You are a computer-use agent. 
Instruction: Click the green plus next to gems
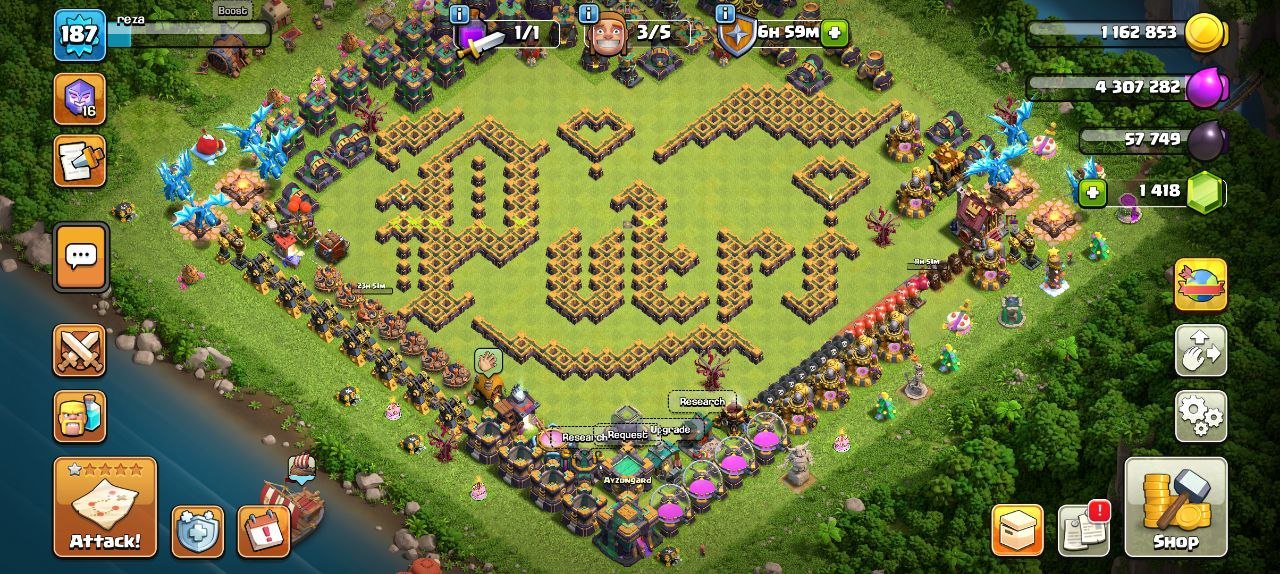(x=1092, y=192)
